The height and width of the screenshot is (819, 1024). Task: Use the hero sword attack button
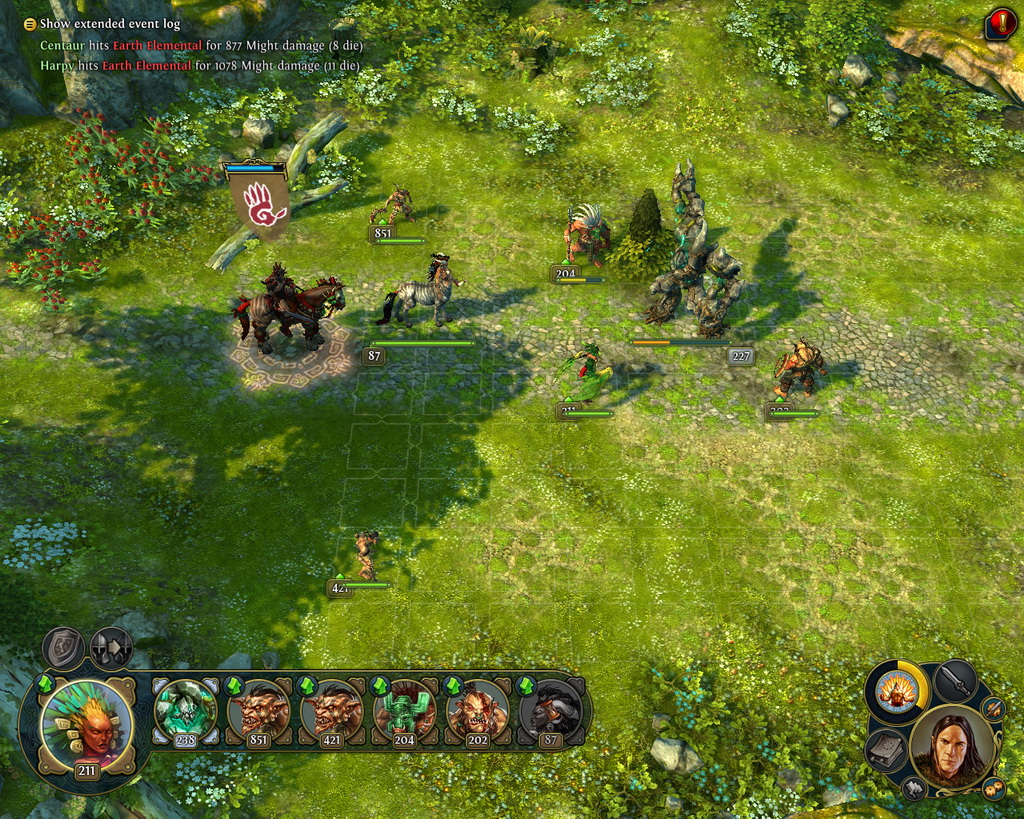click(956, 680)
